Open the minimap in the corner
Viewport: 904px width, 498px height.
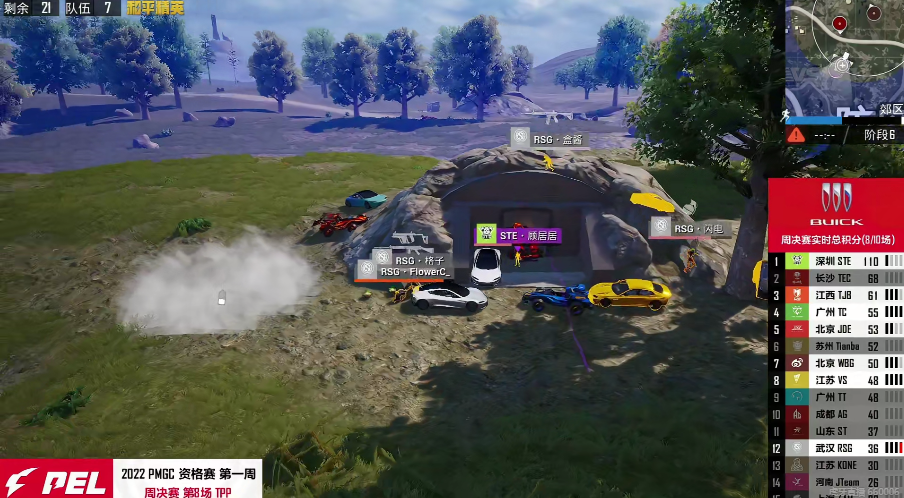pos(843,55)
